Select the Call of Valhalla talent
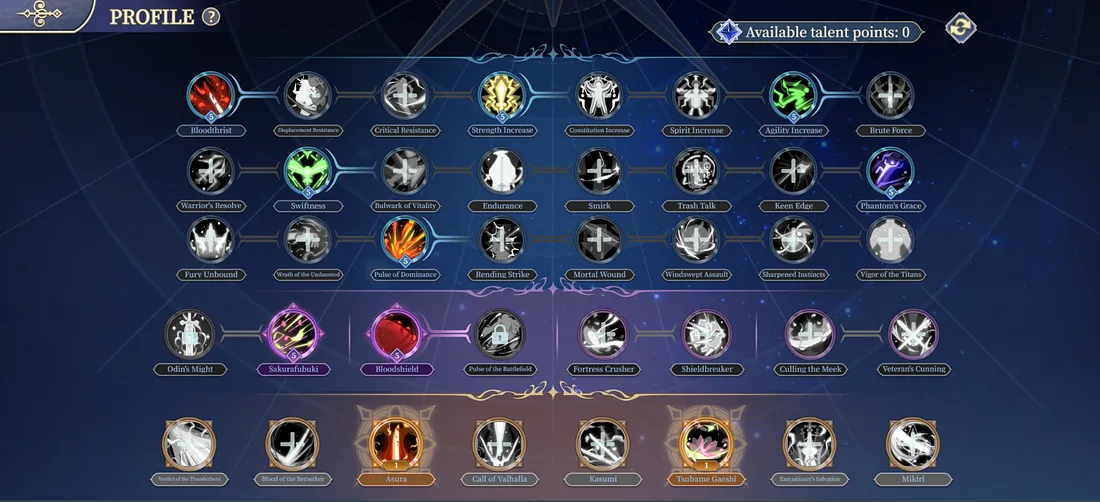This screenshot has width=1100, height=502. click(497, 443)
